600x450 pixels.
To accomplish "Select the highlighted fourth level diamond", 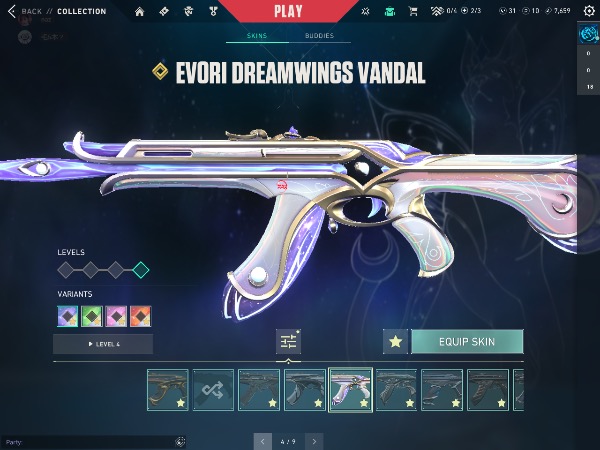I will click(x=141, y=270).
